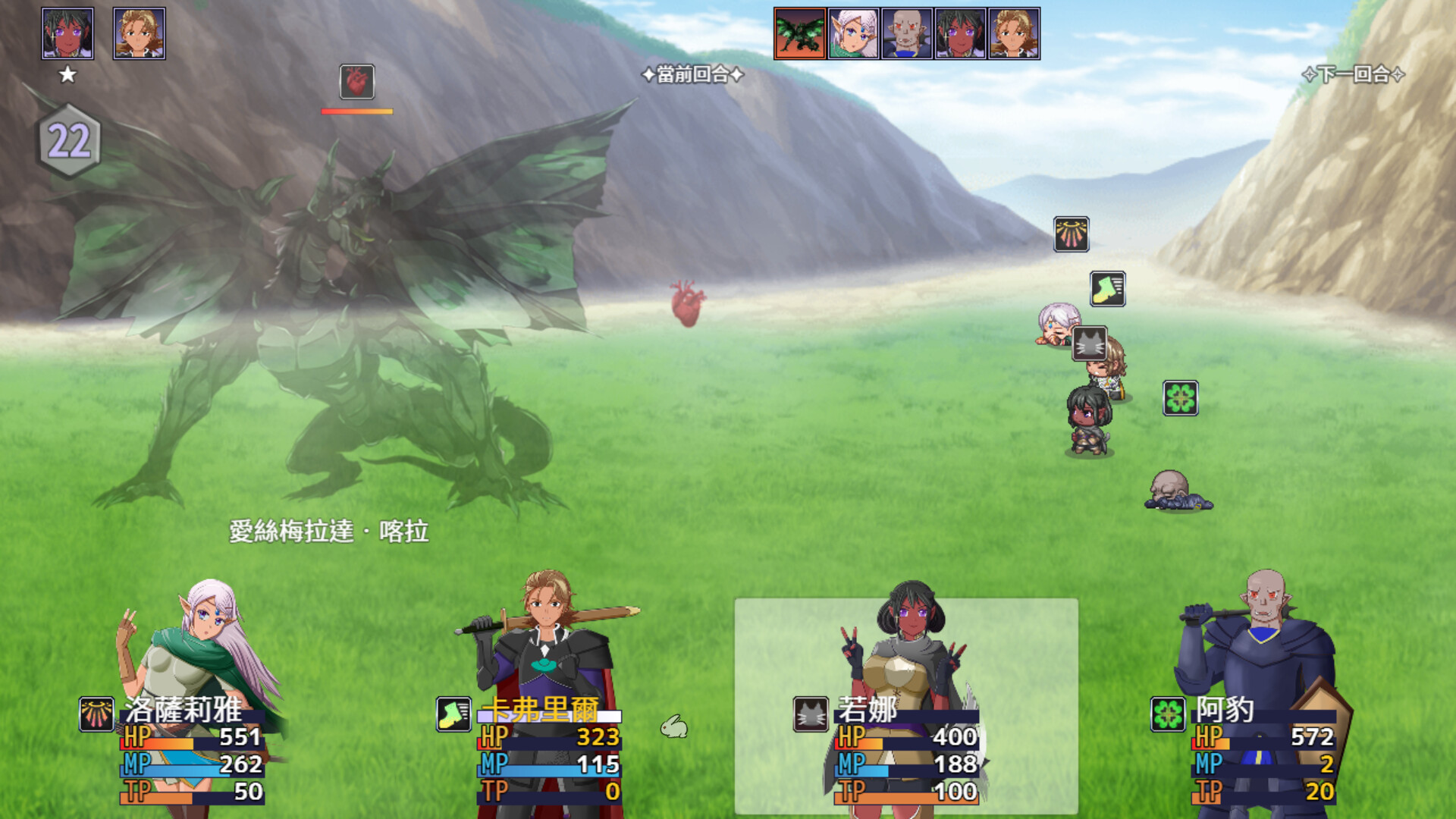Select the enemy name 愛絲梅拉達·喀拉
Screen dimensions: 1456x819
click(328, 533)
